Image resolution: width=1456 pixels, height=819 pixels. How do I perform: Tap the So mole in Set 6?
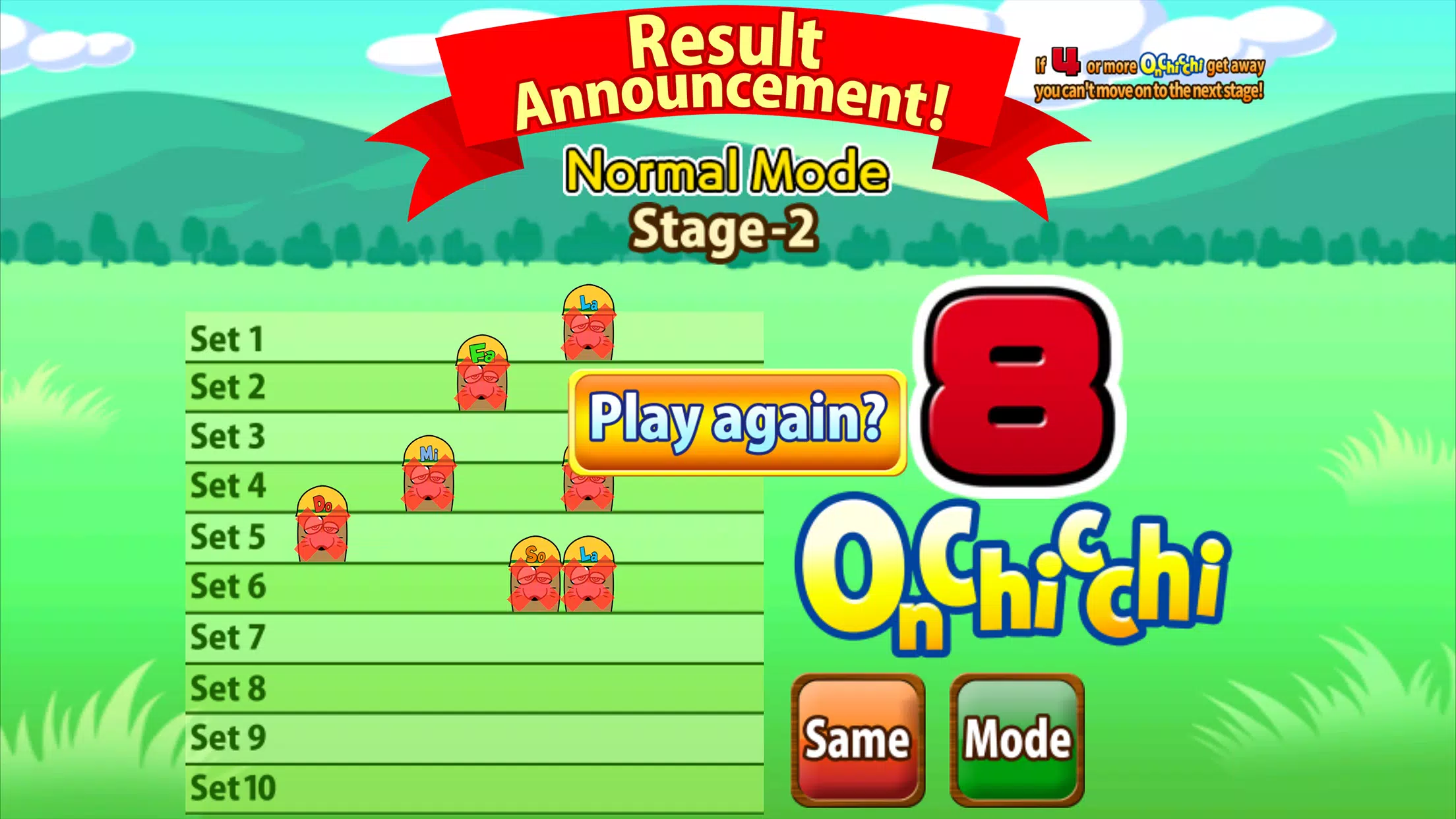point(534,574)
